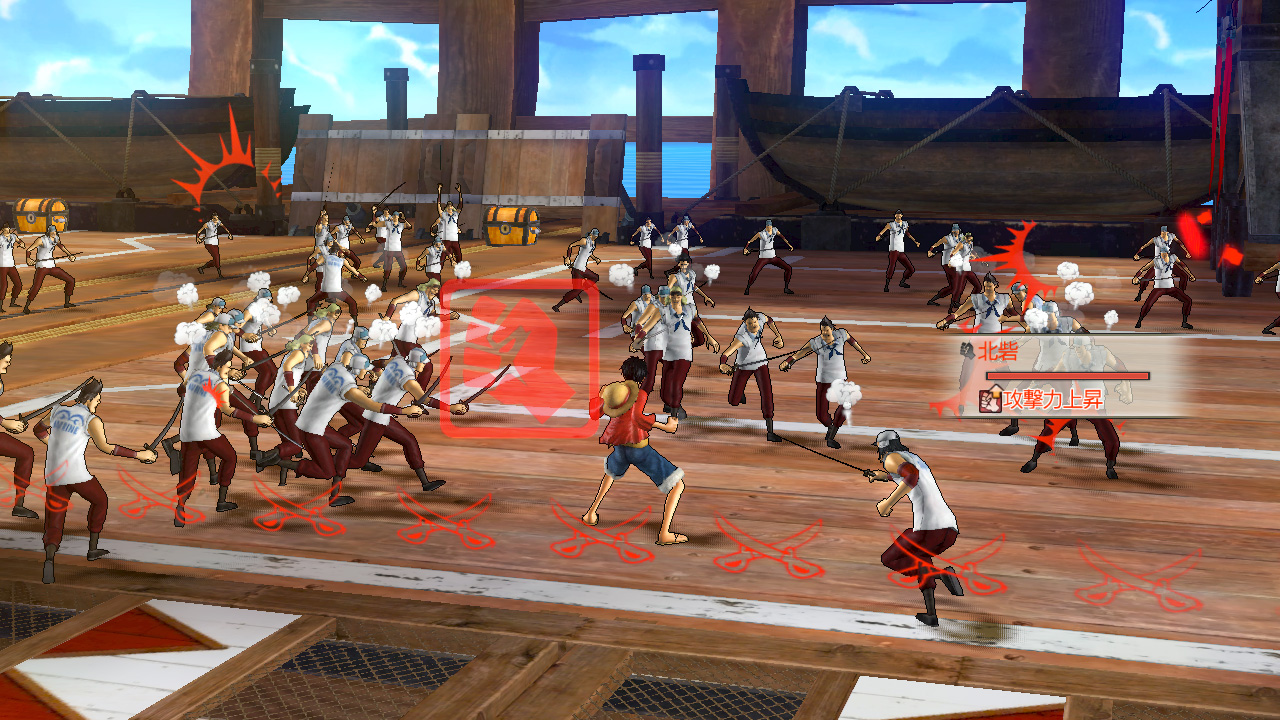Click the large red fist territory emblem

coord(519,358)
